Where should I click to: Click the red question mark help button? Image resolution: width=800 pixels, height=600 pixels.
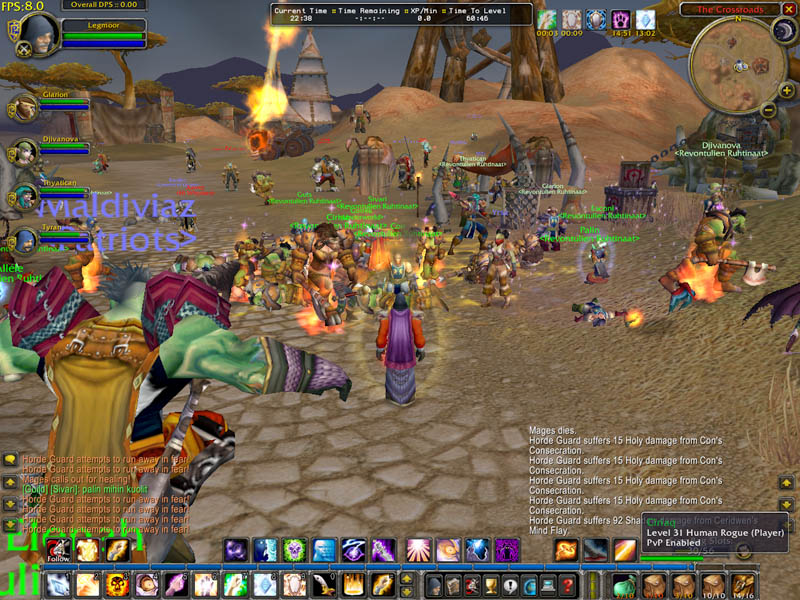568,586
